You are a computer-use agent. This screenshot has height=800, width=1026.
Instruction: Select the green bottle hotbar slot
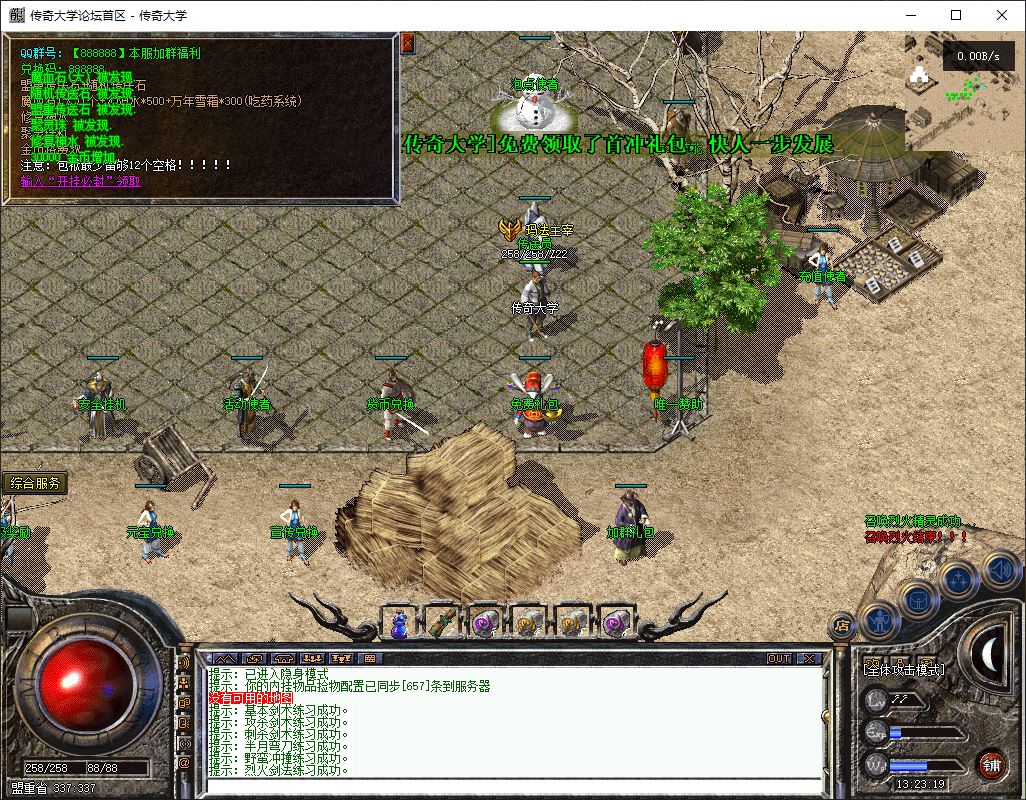tap(441, 623)
